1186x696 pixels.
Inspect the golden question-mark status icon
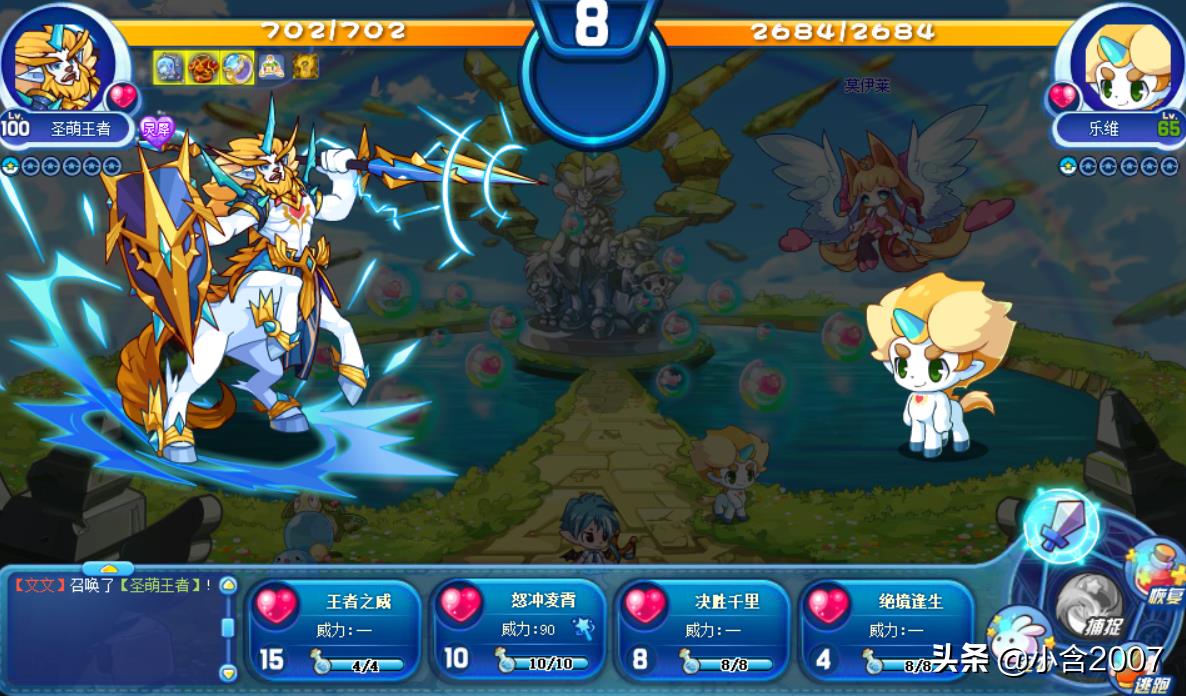click(x=305, y=67)
